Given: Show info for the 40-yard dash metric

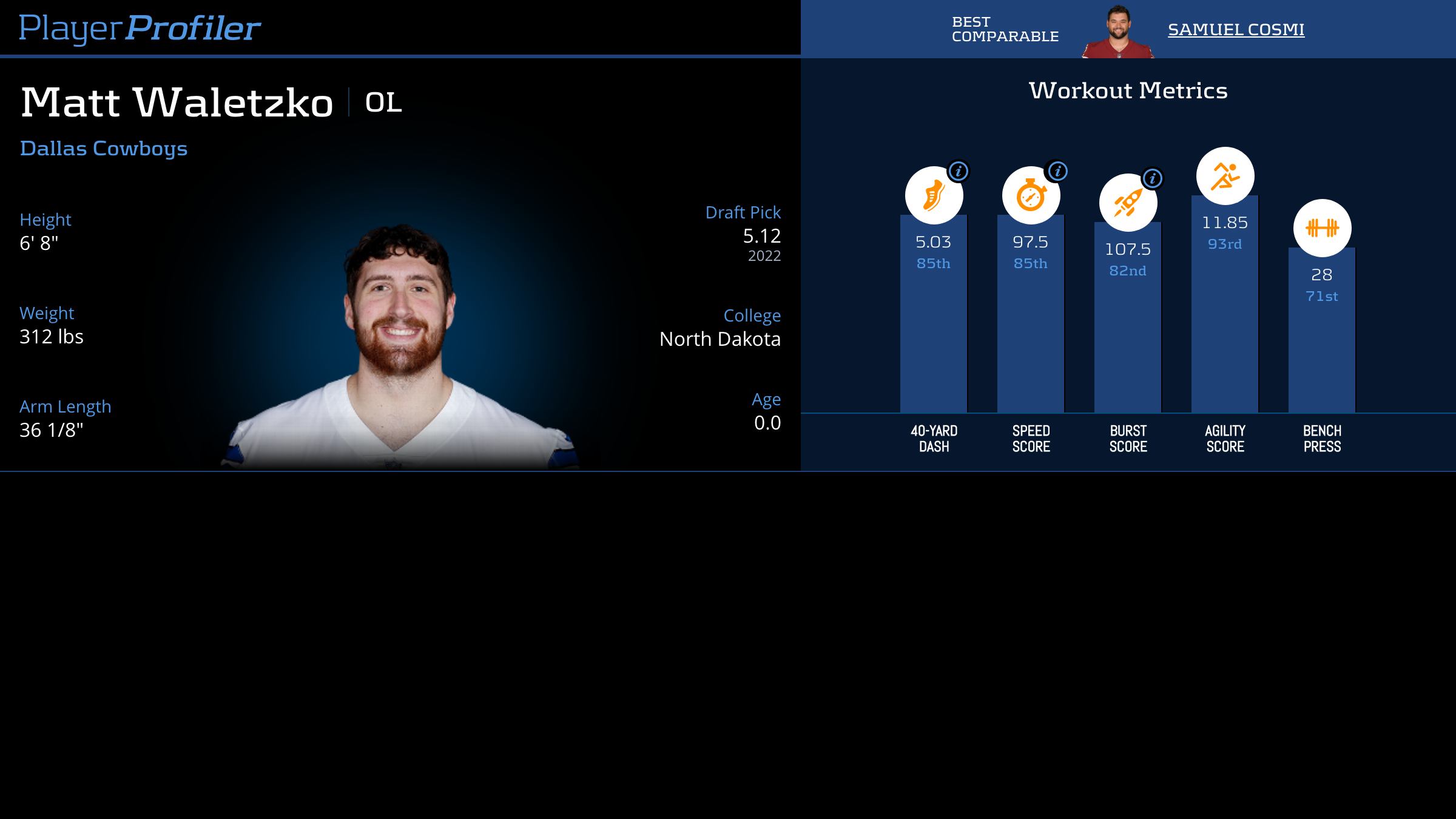Looking at the screenshot, I should pyautogui.click(x=959, y=171).
